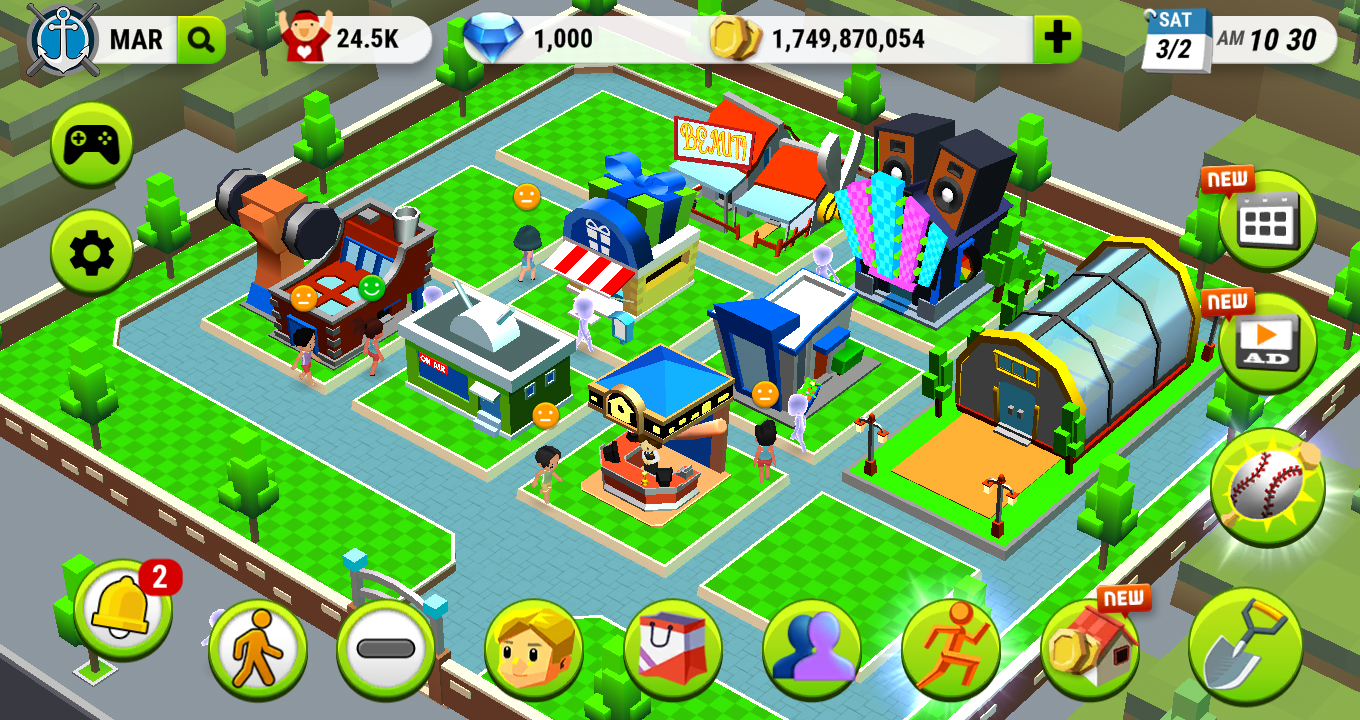The image size is (1360, 720).
Task: Open the calendar date SAT 3/2
Action: pyautogui.click(x=1175, y=40)
